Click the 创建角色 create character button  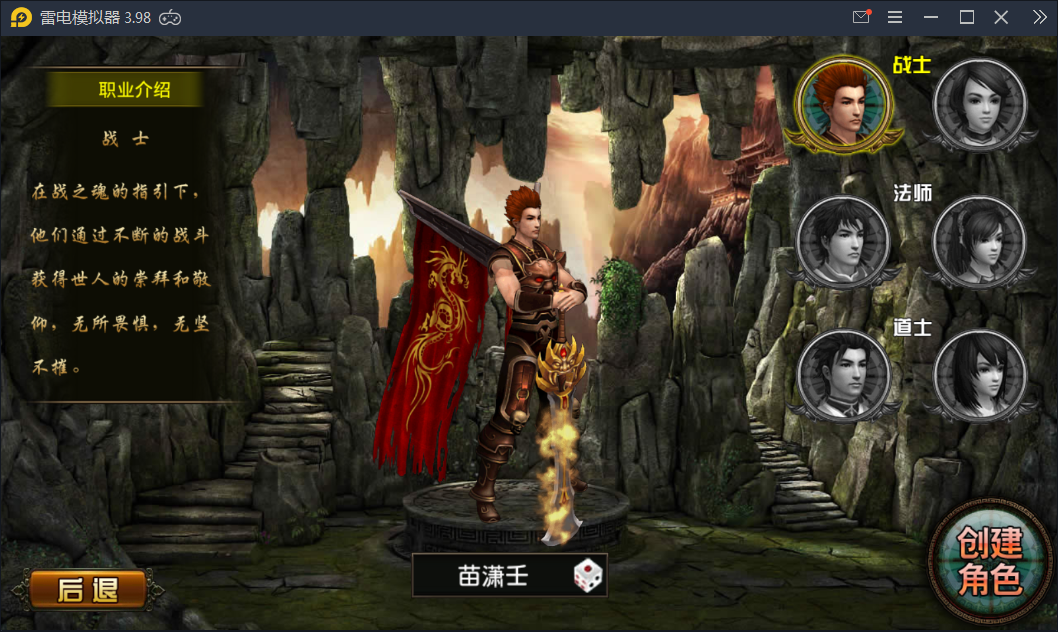click(990, 561)
